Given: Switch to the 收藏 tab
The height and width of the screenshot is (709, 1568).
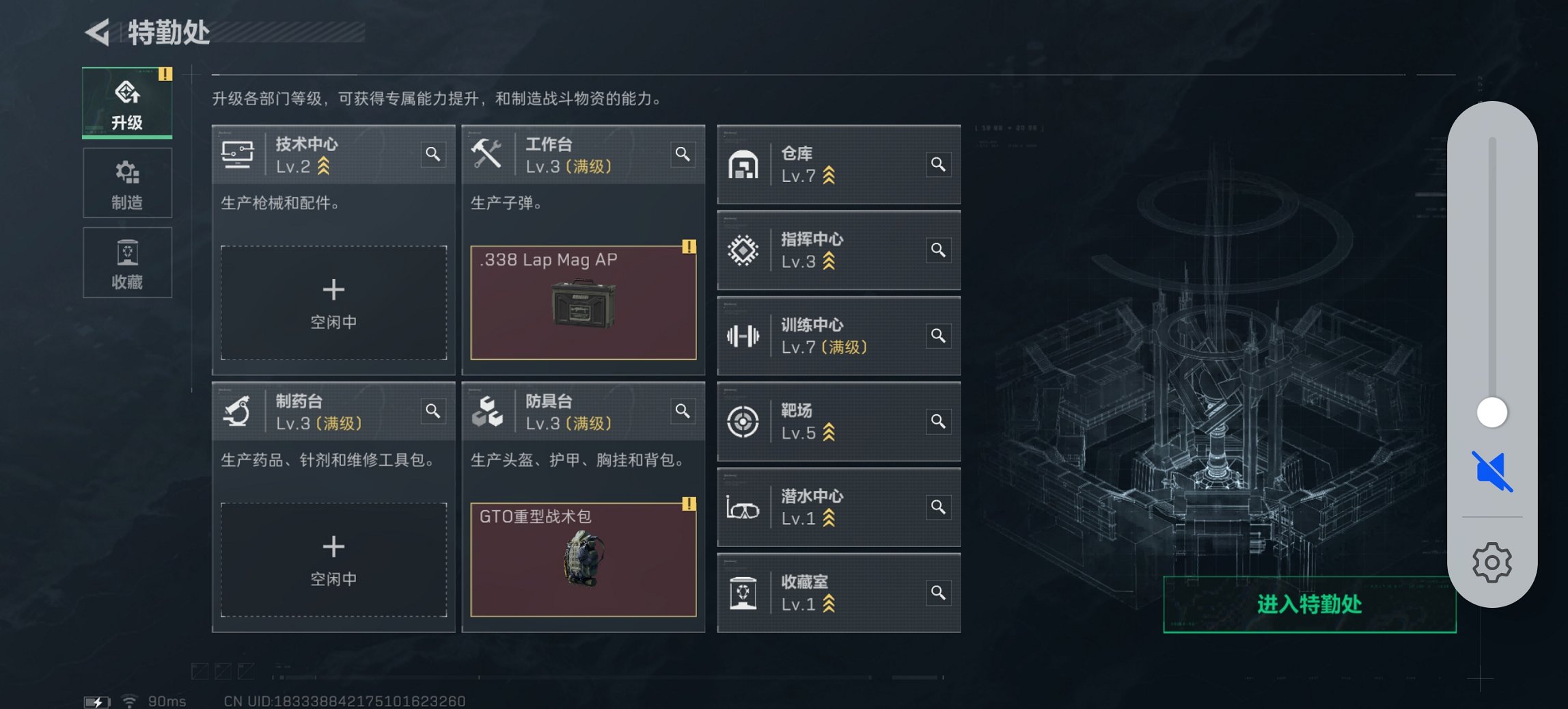Looking at the screenshot, I should point(127,263).
